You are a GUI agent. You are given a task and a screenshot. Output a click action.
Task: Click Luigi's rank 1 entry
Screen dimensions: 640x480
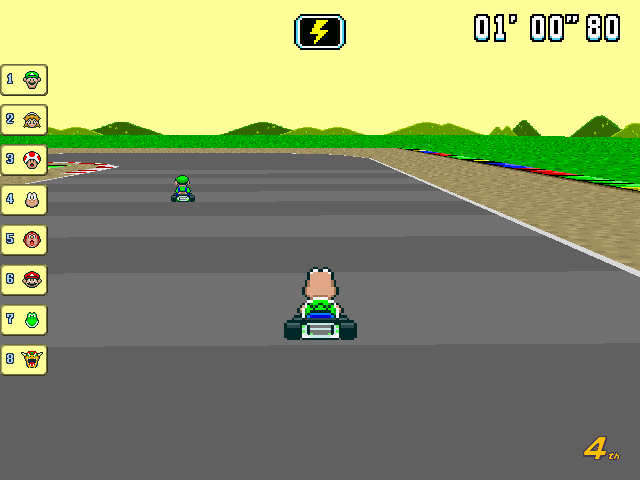pos(24,79)
